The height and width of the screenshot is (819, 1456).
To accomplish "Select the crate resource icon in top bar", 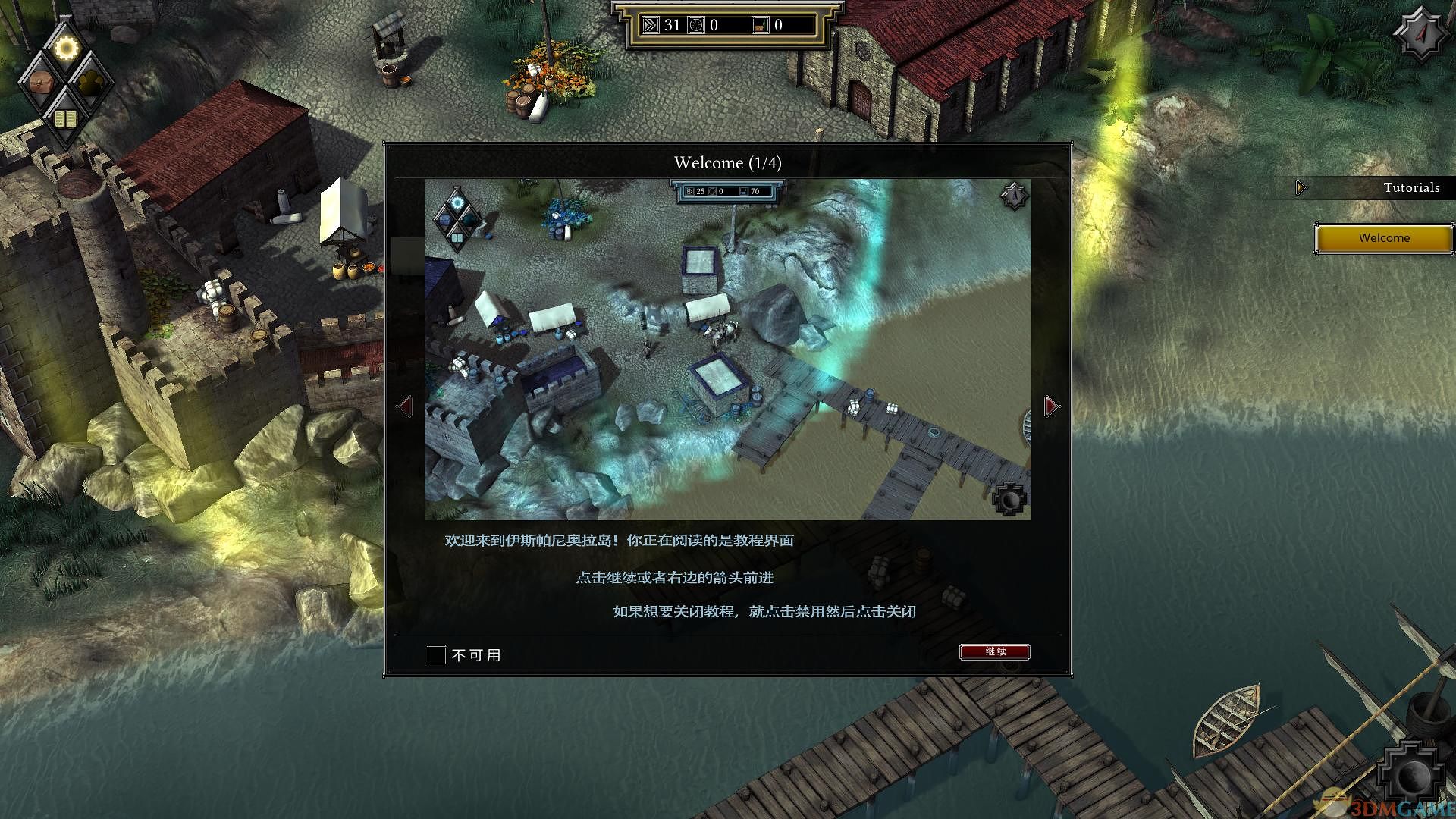I will pyautogui.click(x=760, y=24).
